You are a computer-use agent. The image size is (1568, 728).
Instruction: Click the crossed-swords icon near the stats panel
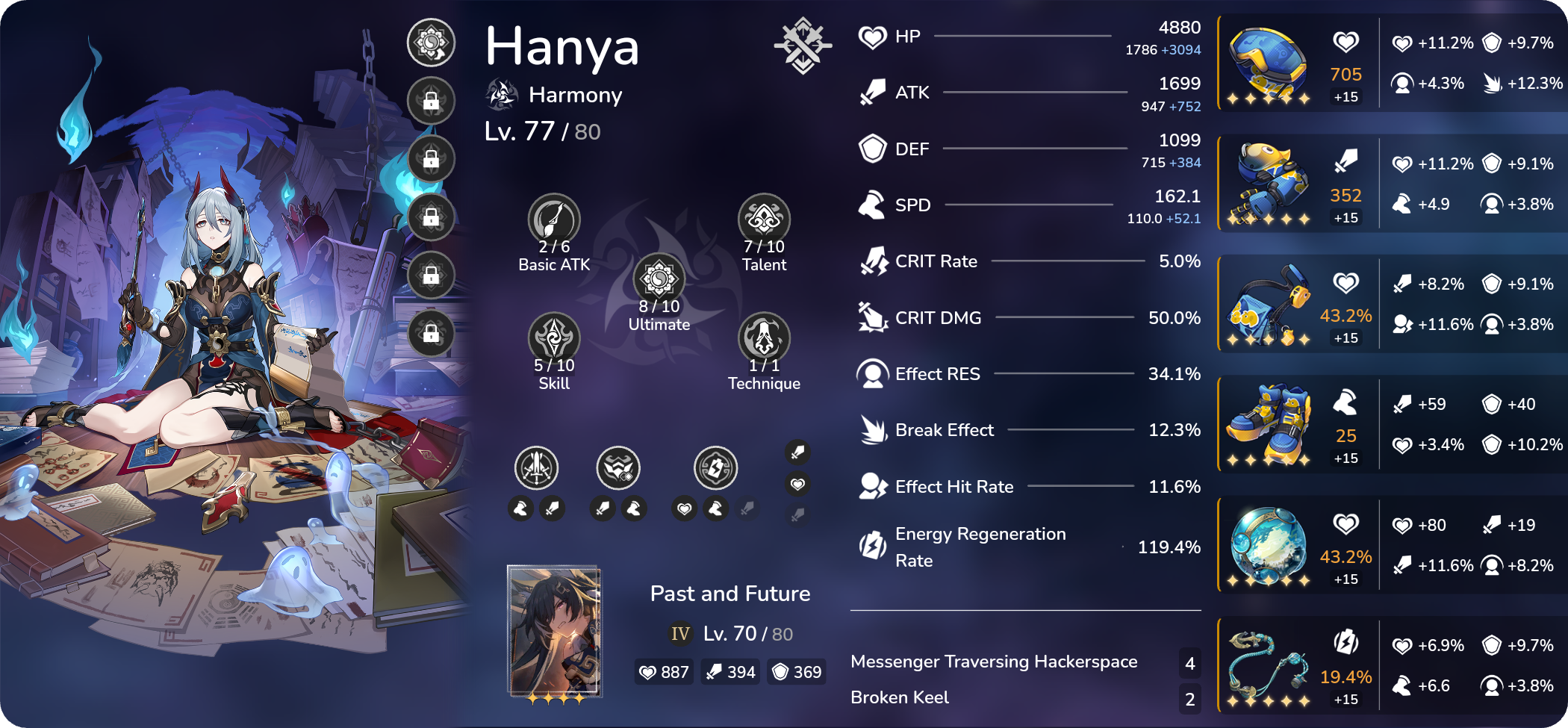click(x=803, y=45)
